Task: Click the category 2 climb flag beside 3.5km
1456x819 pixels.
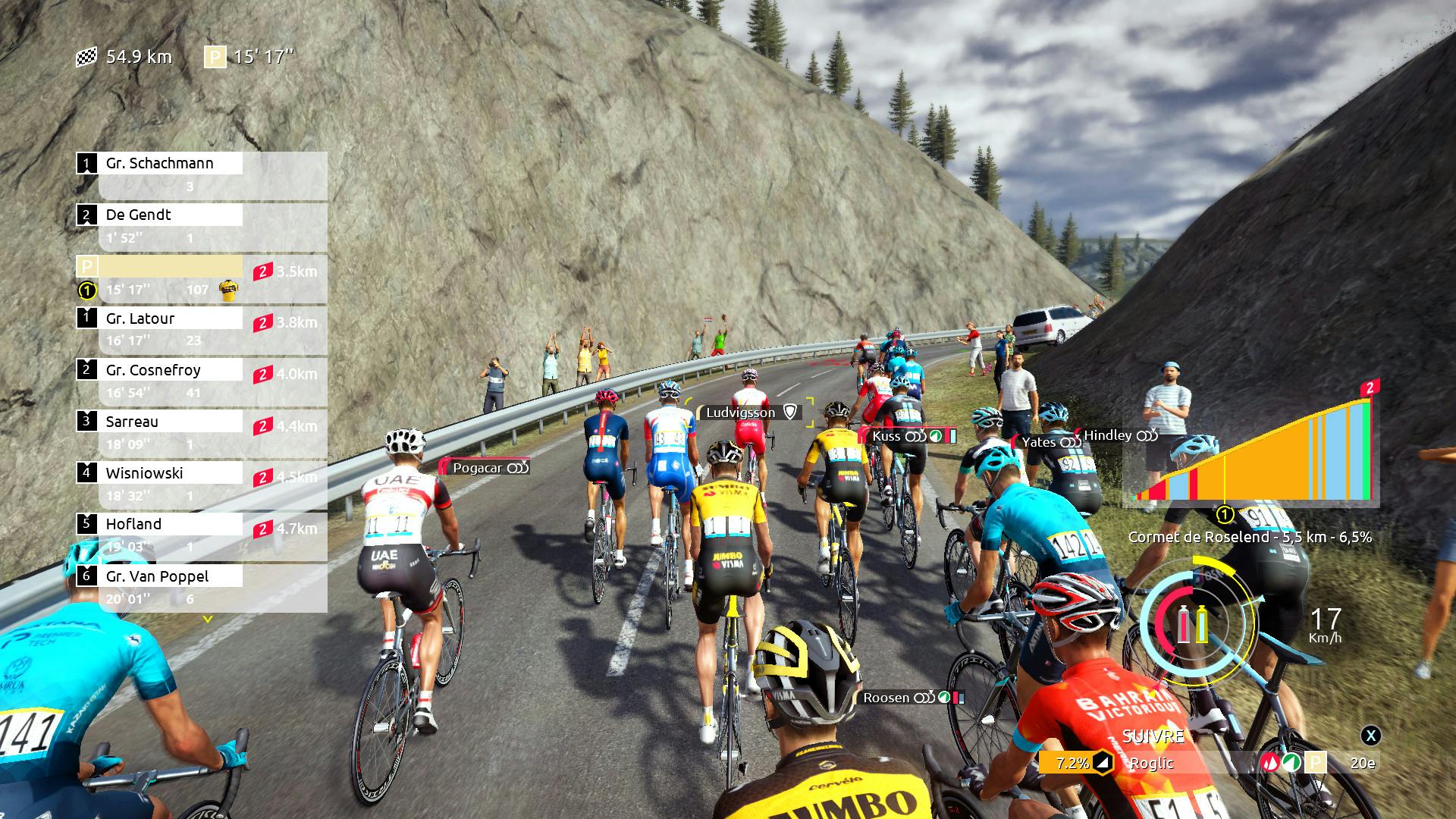Action: 262,270
